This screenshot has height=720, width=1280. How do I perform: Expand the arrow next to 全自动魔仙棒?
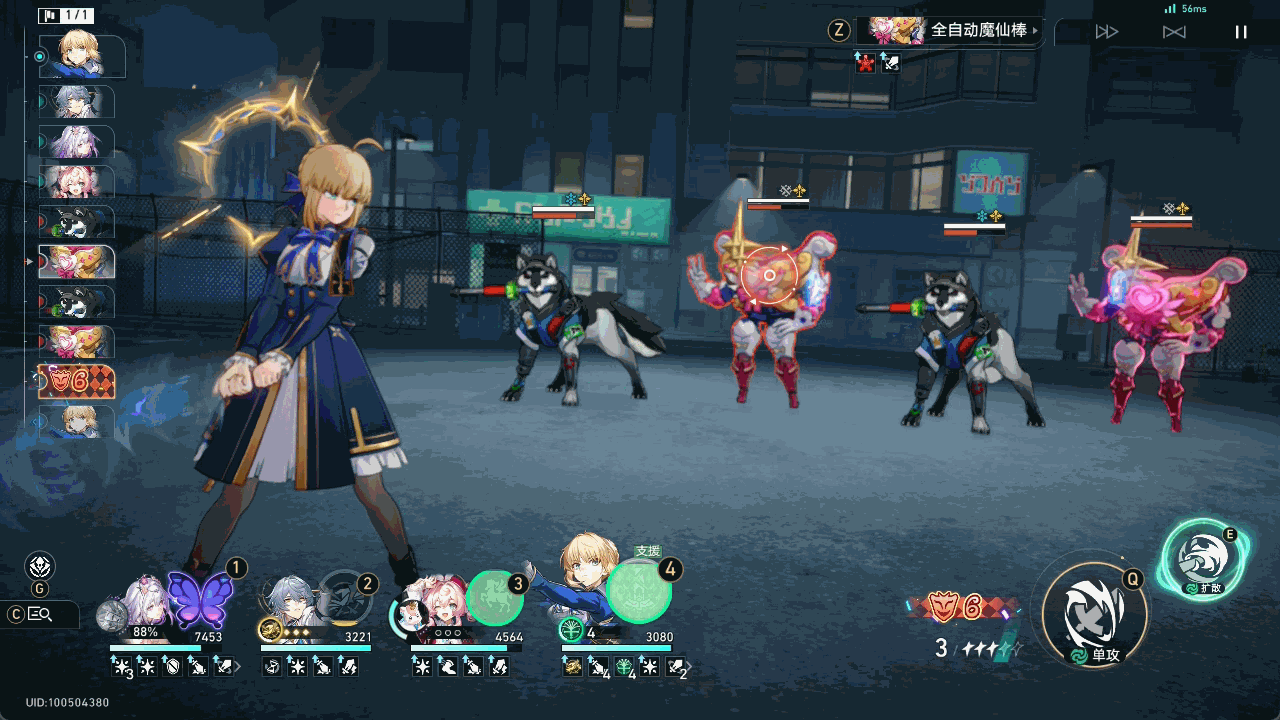click(1037, 31)
